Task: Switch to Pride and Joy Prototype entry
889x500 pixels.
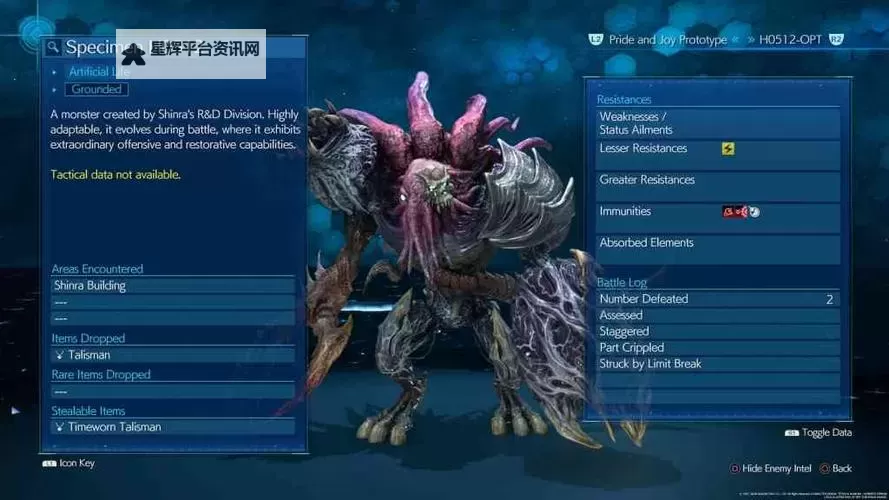Action: click(670, 39)
